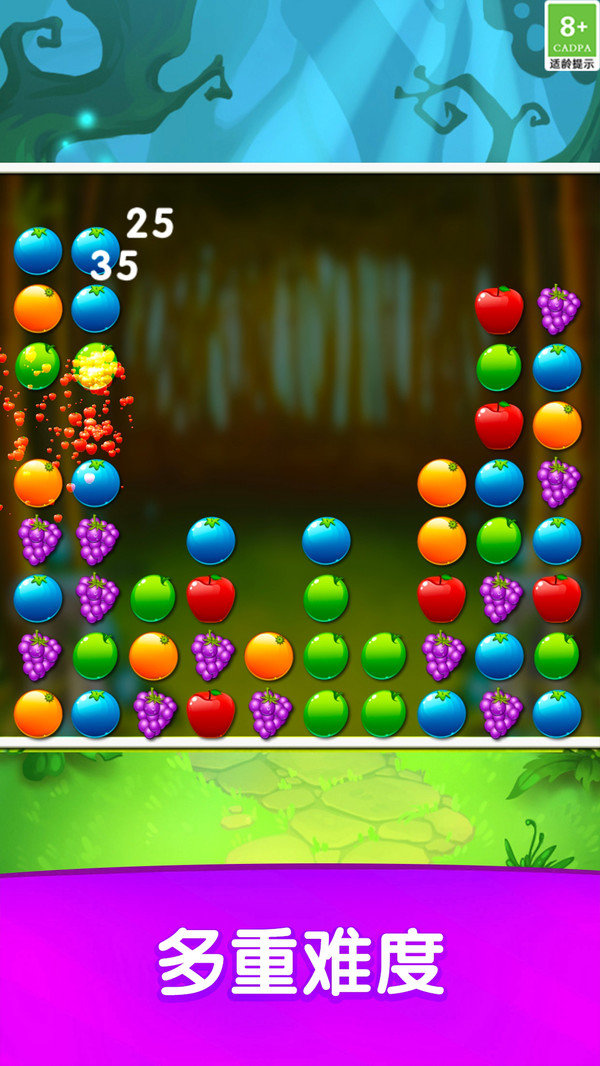This screenshot has width=600, height=1066.
Task: Tap the green fruit bursting with yellow sparks
Action: coord(96,366)
